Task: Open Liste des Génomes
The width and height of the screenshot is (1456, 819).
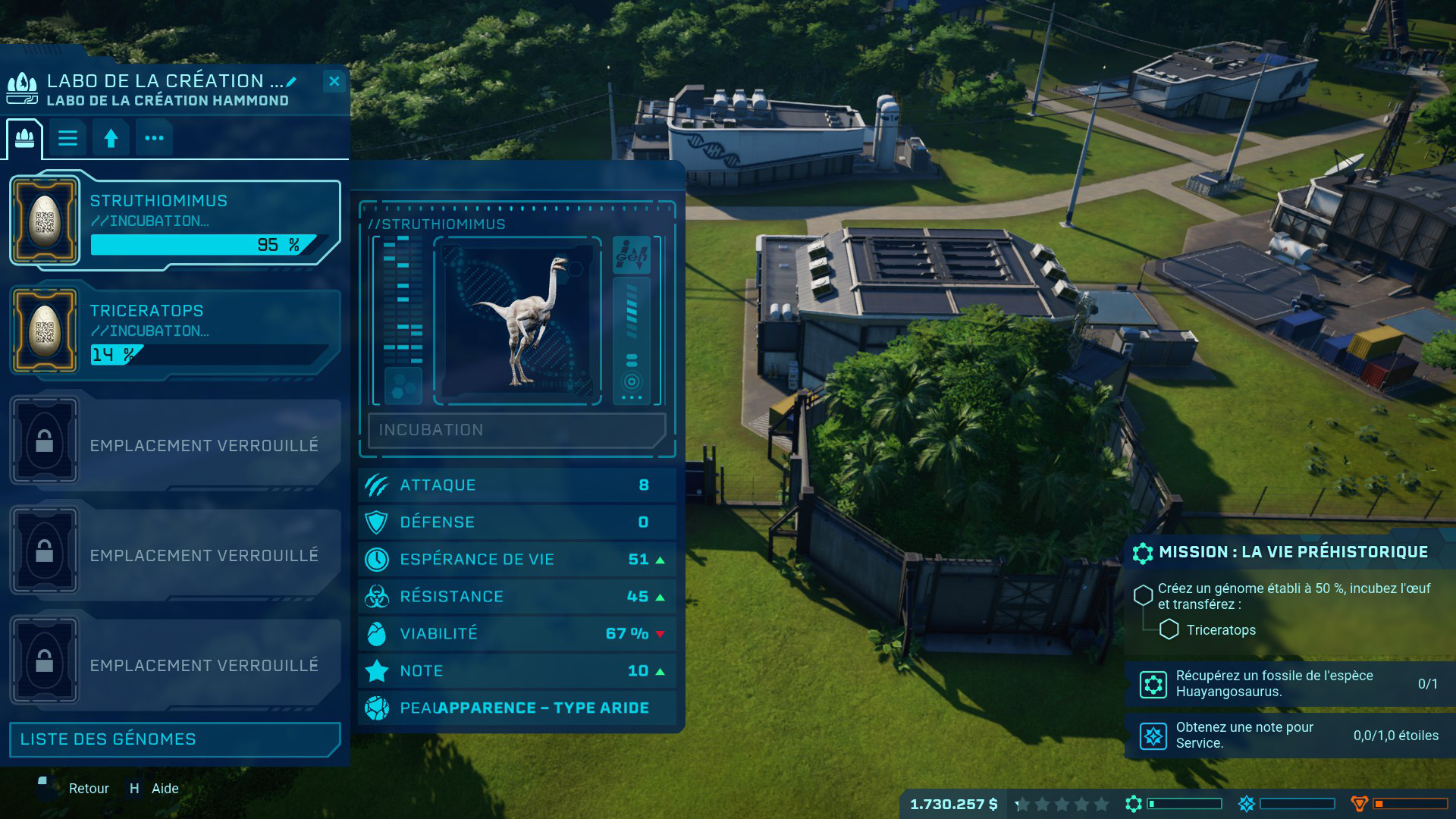Action: (x=174, y=739)
